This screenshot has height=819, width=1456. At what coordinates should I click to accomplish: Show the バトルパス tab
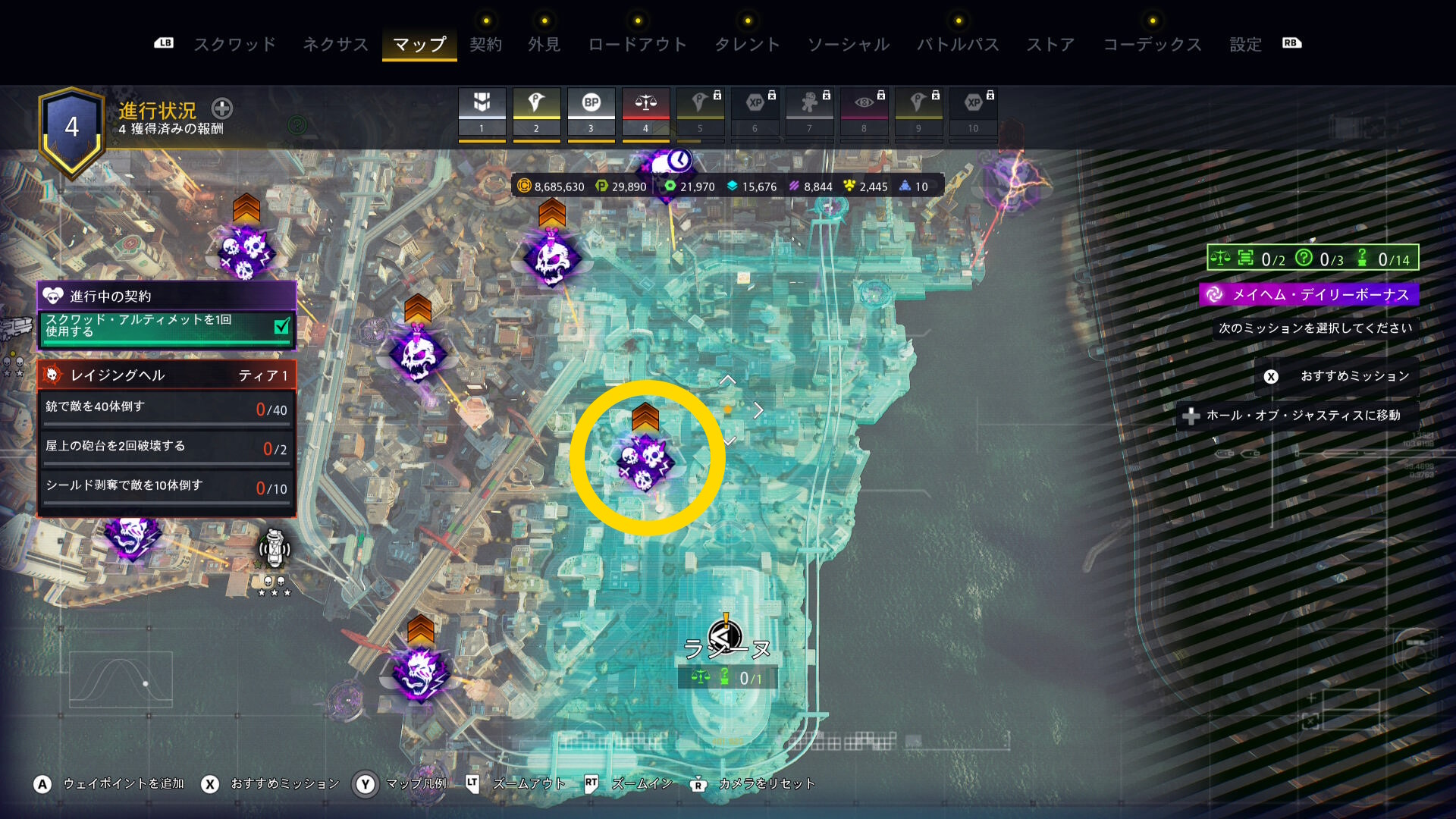[x=958, y=44]
